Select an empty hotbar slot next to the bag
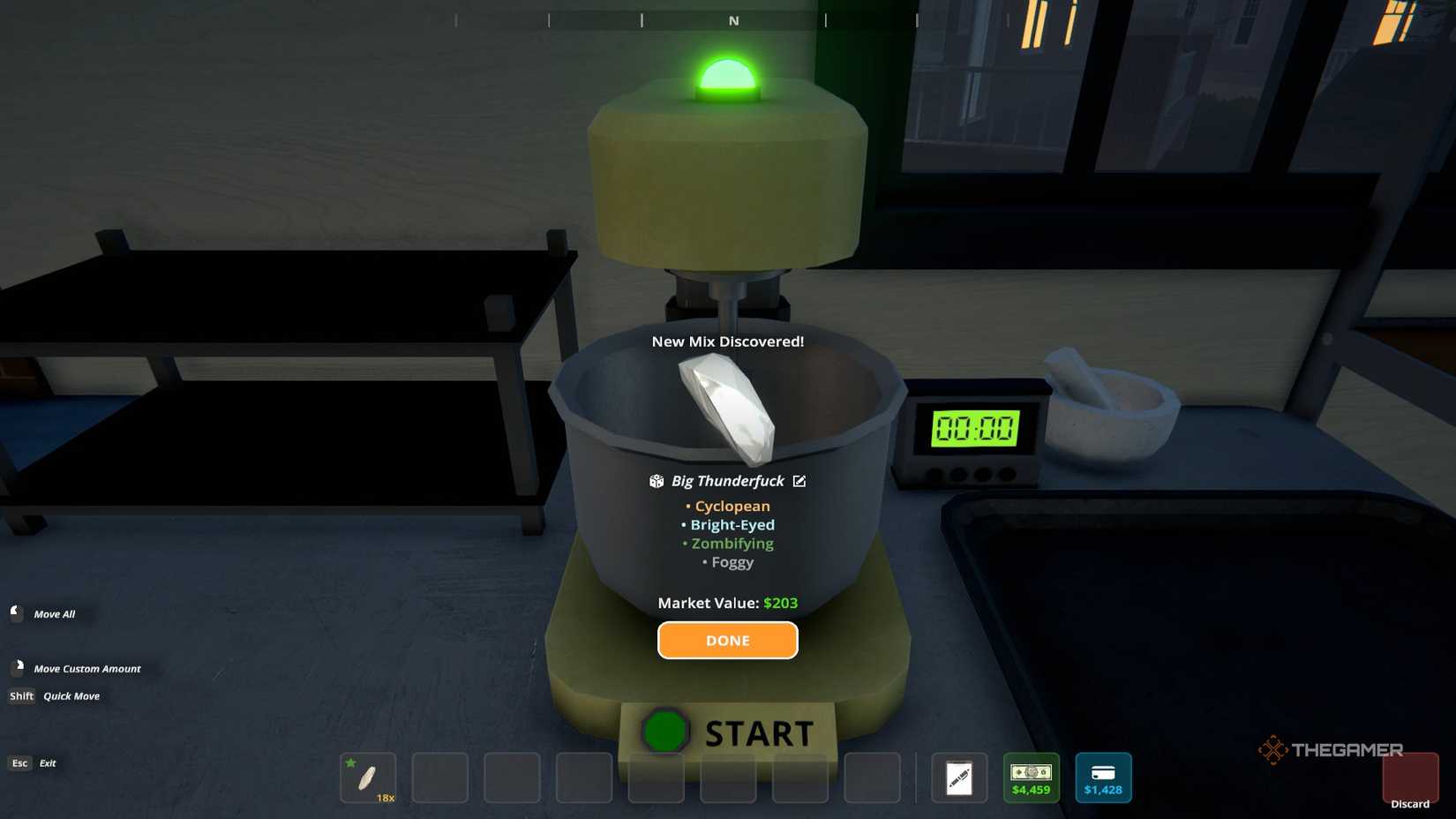1456x819 pixels. (439, 778)
